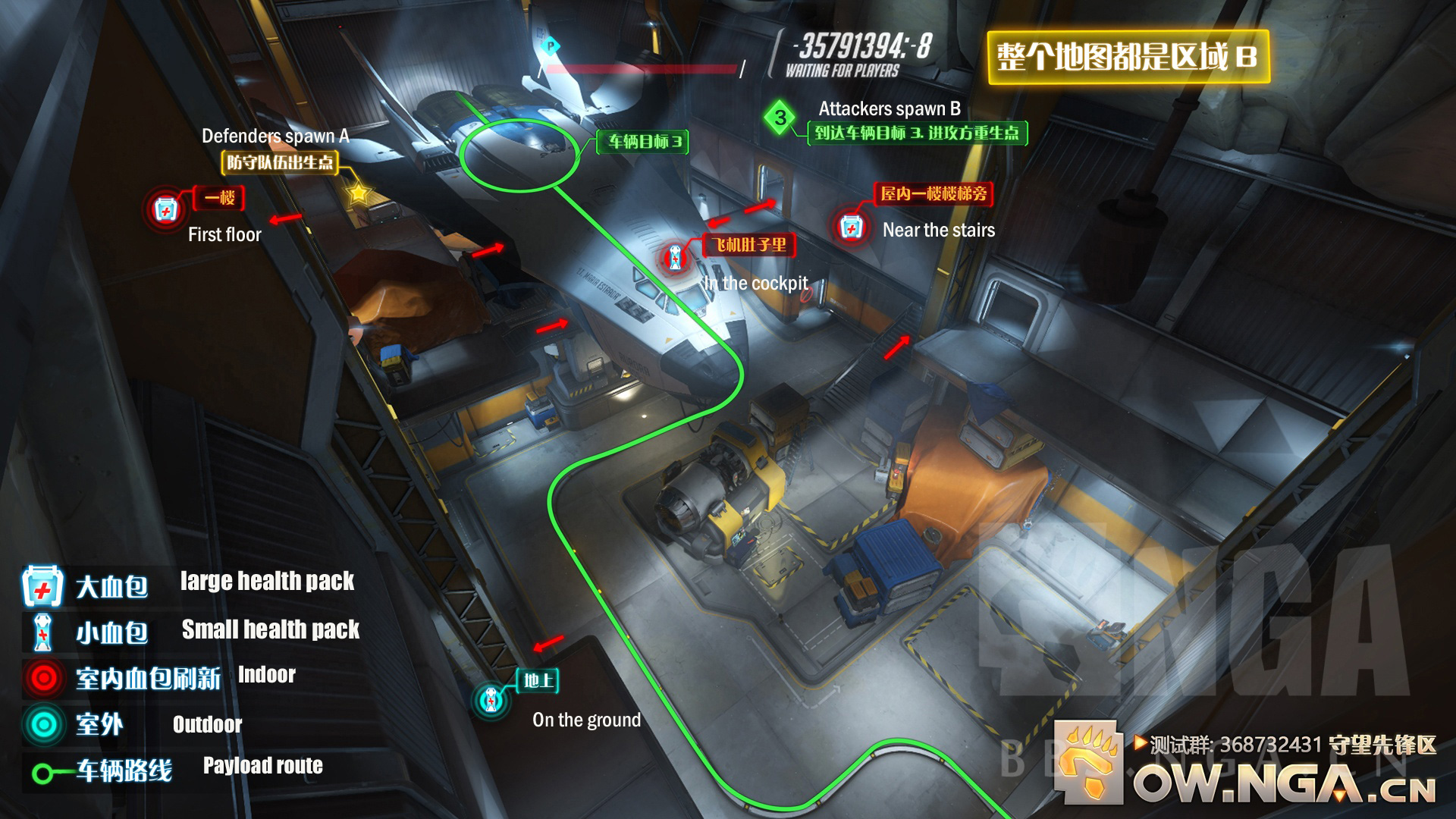The height and width of the screenshot is (819, 1456).
Task: Choose the large health pack legend icon
Action: click(42, 586)
